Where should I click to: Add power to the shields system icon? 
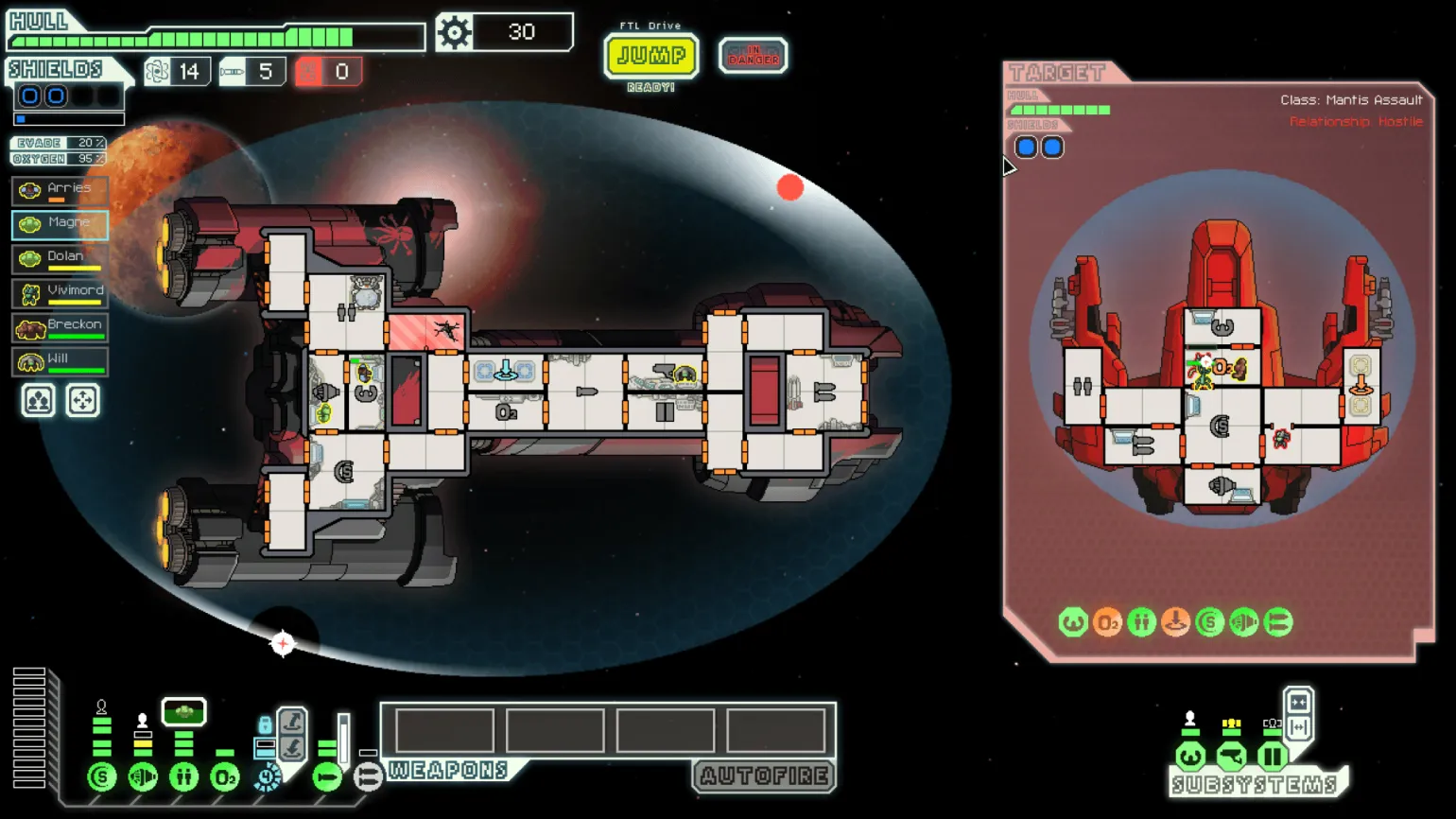102,777
